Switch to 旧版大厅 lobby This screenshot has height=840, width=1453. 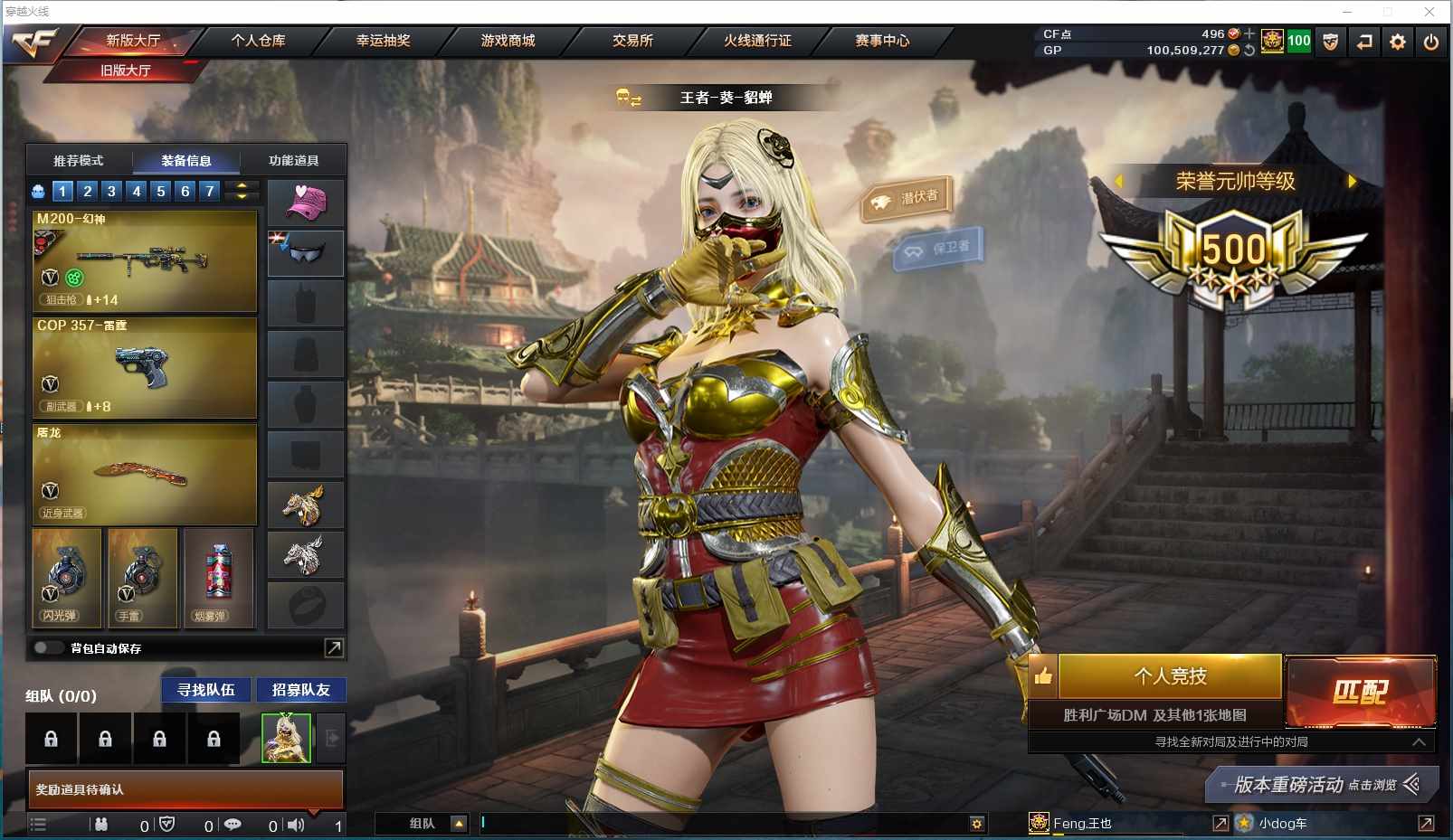point(126,71)
